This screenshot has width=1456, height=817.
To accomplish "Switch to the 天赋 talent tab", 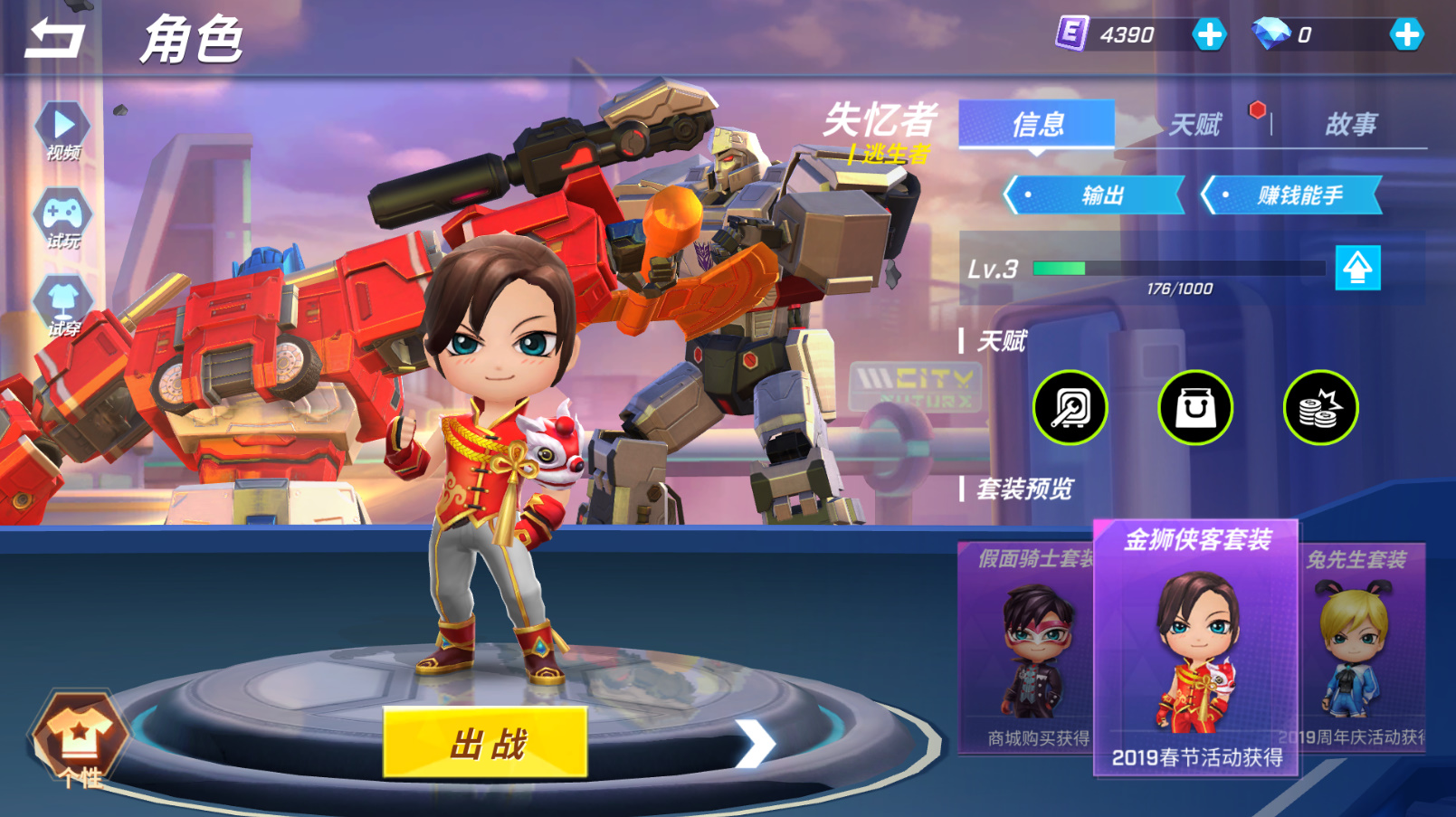I will [x=1194, y=124].
